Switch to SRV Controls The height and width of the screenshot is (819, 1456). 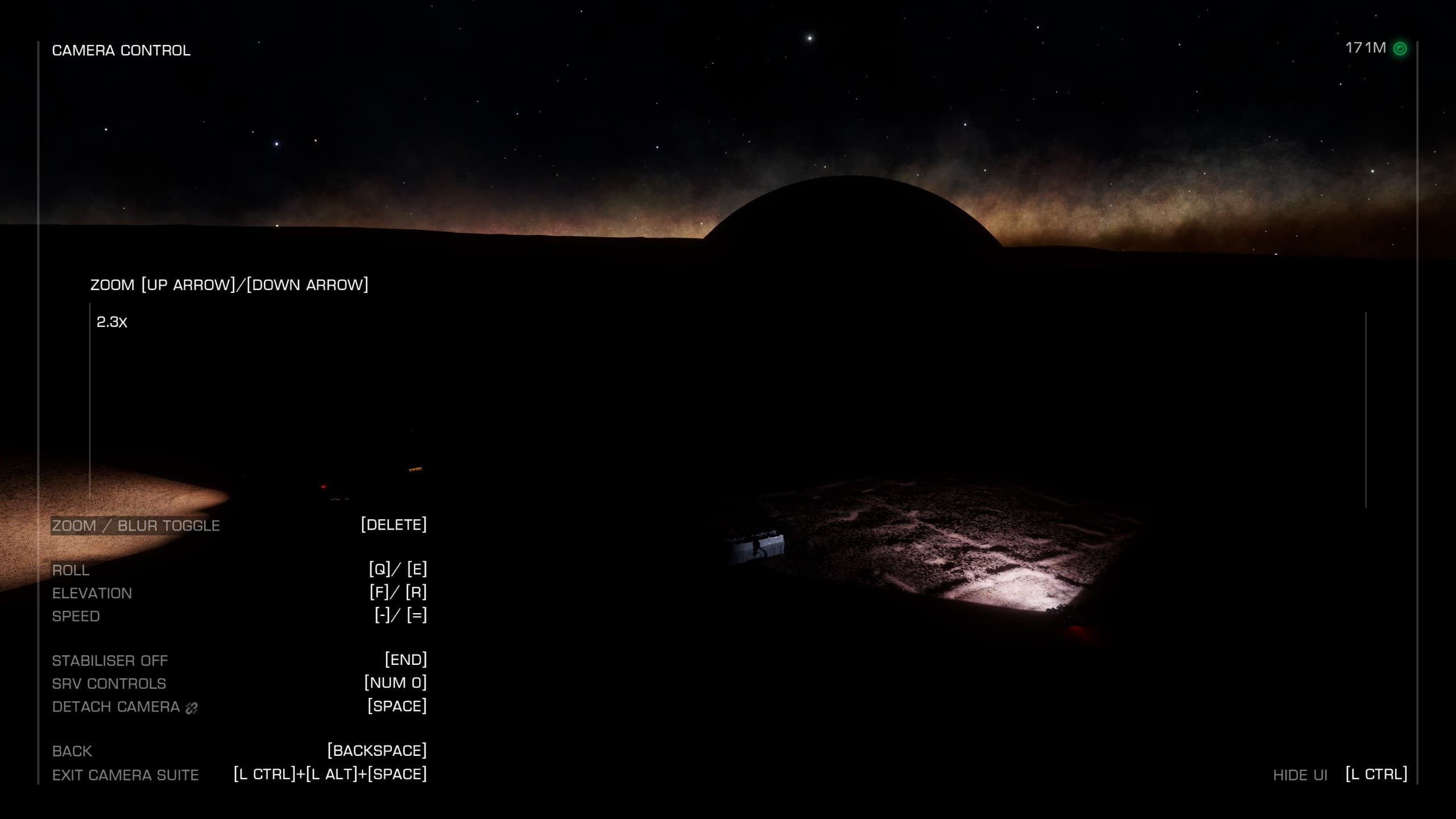coord(109,683)
